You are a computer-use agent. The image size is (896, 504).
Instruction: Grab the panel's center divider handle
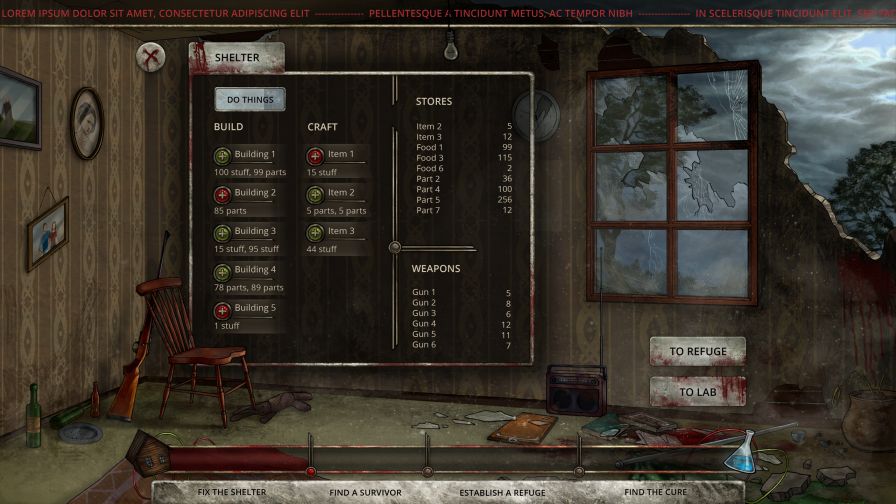(395, 247)
